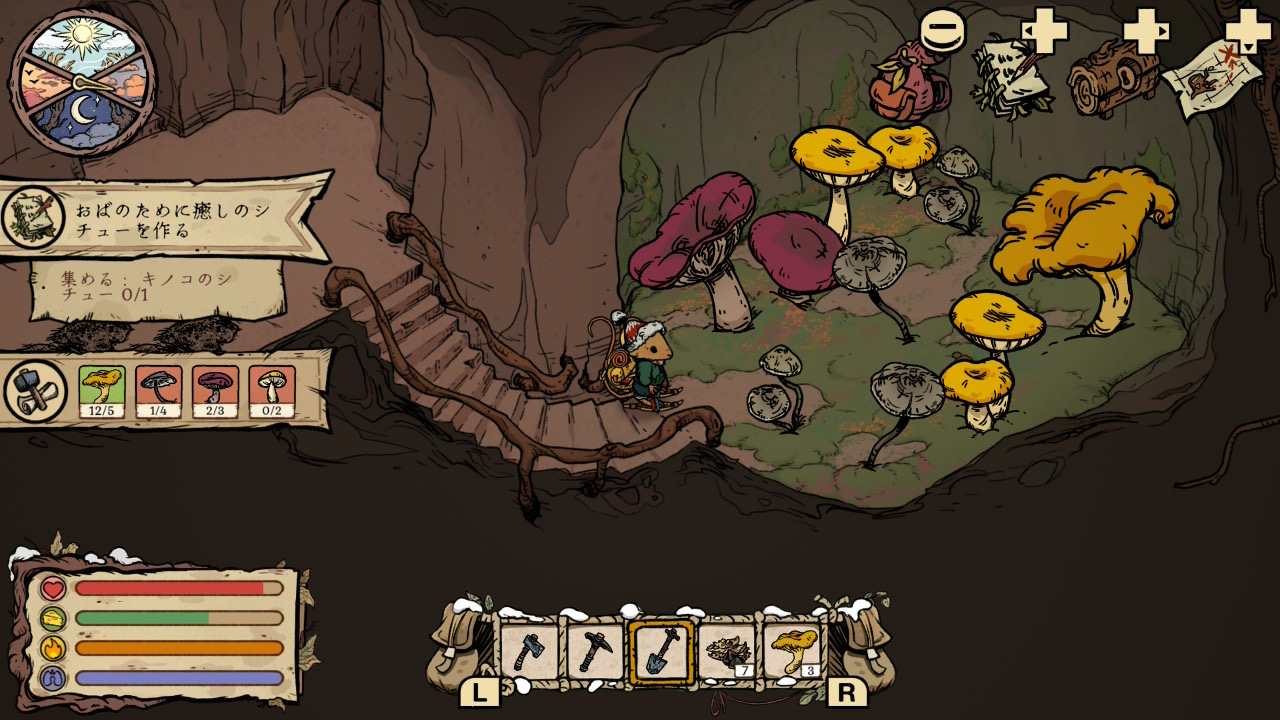Open the backpack inventory icon

click(x=908, y=84)
